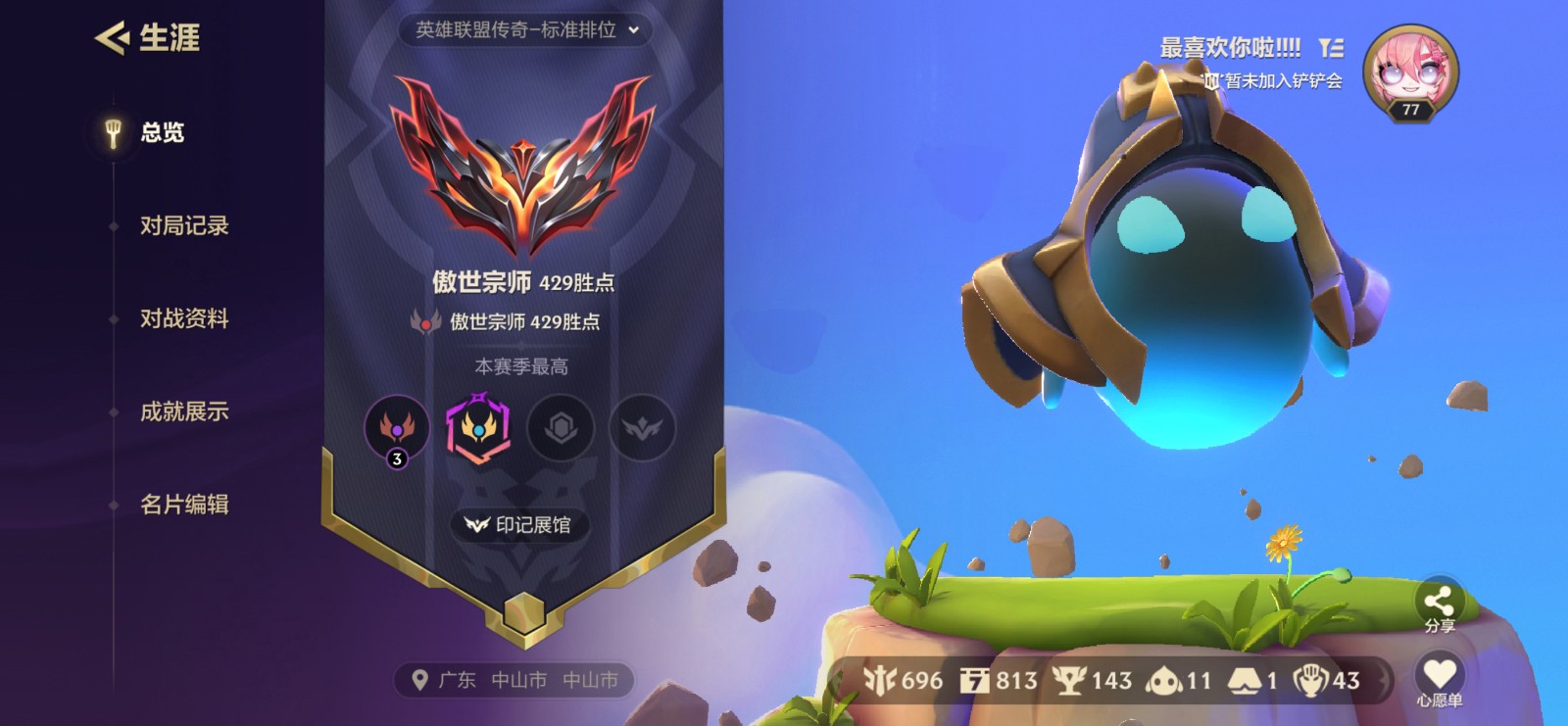The image size is (1568, 726).
Task: Open the 成就展示 section
Action: [x=184, y=413]
